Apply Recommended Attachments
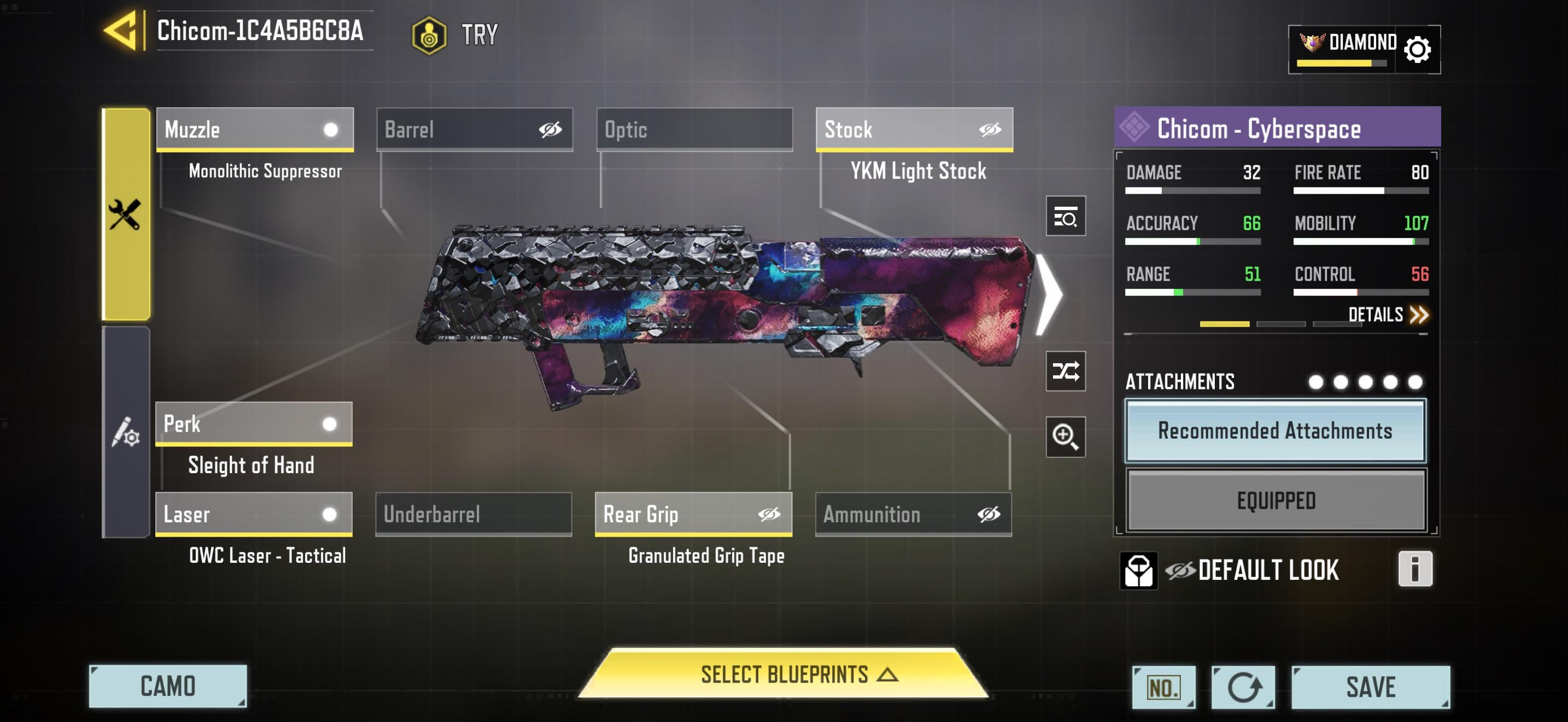This screenshot has height=722, width=1568. pos(1274,430)
